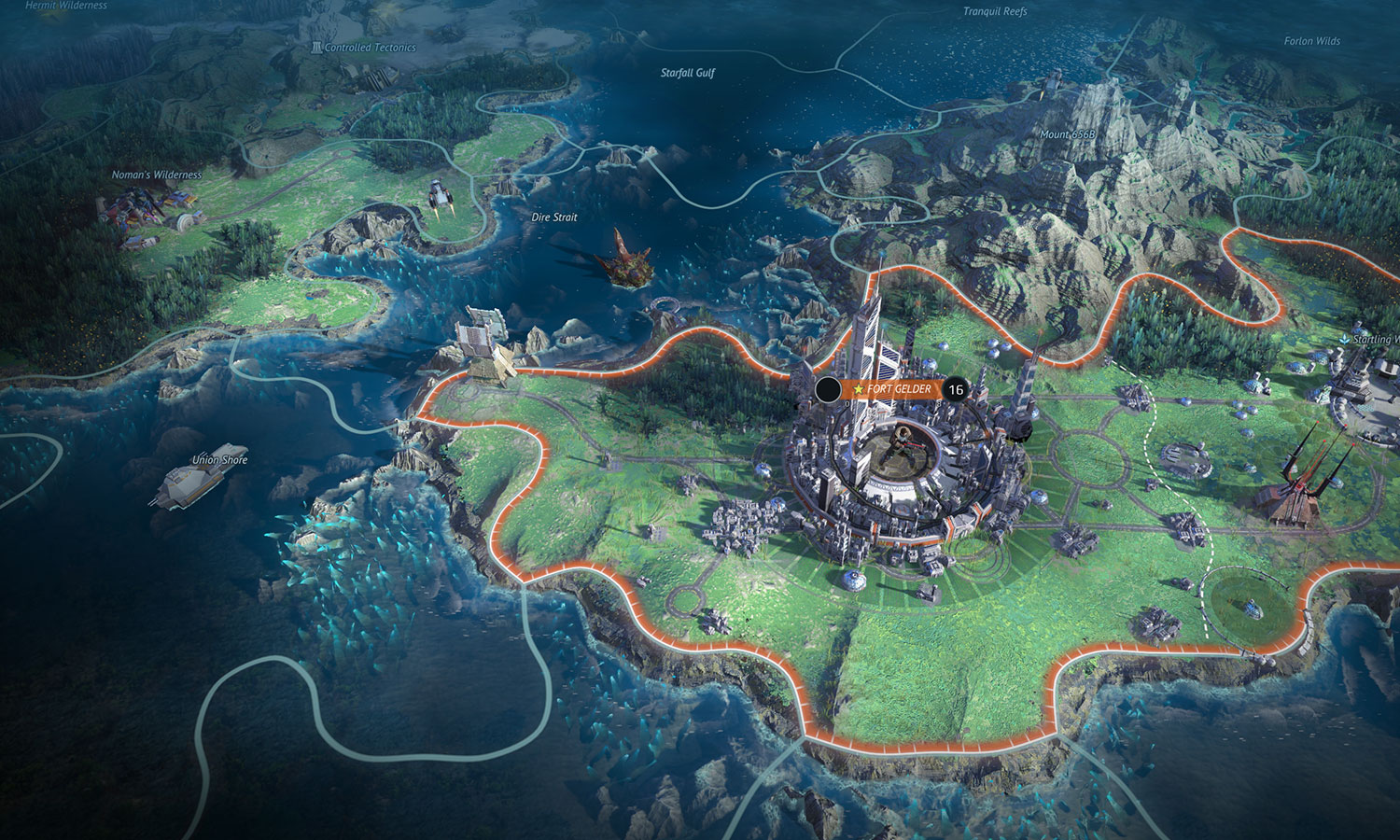
Task: Select the Tranquil Reefs label
Action: 994,13
